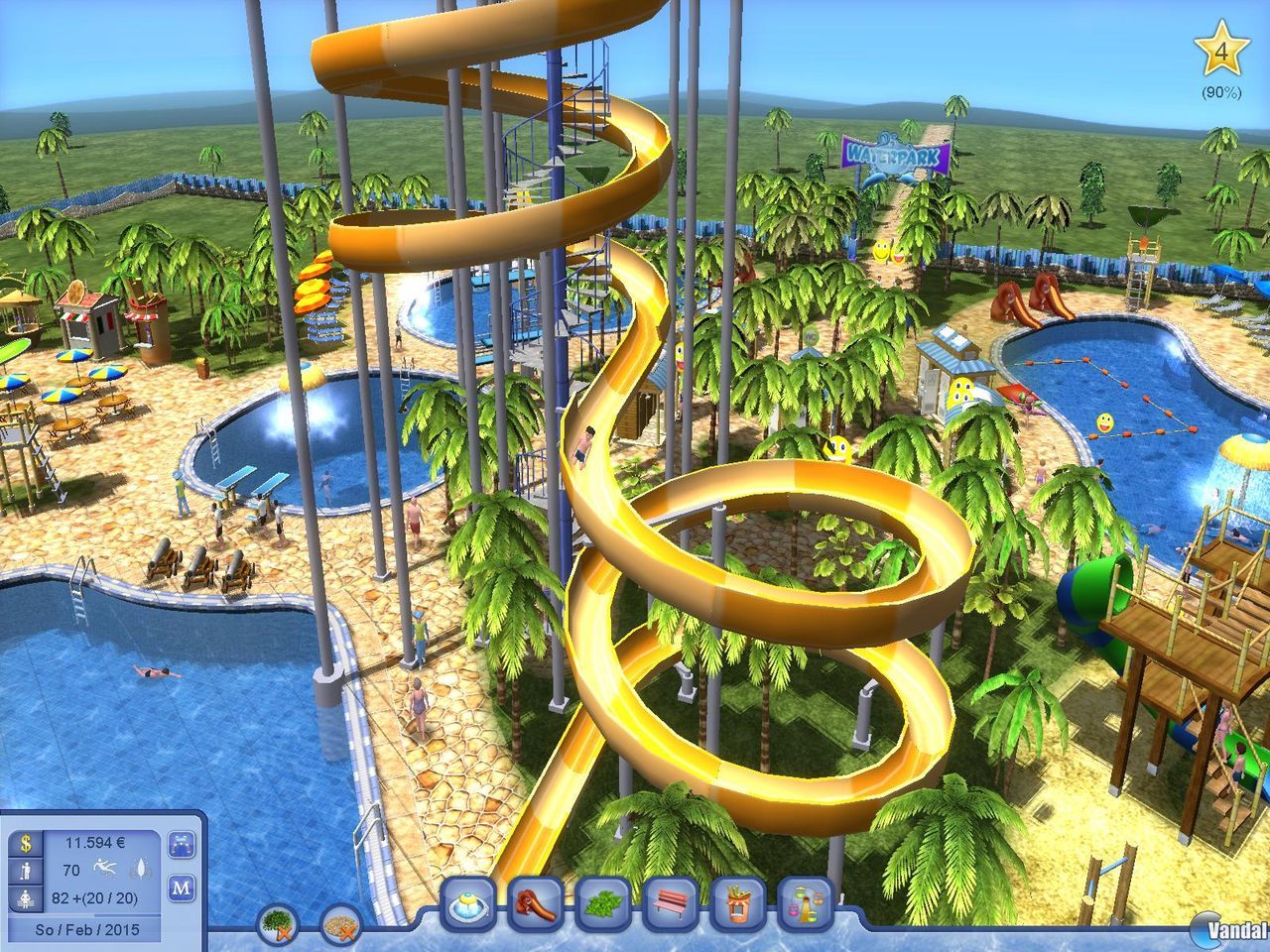The image size is (1270, 952).
Task: Expand visitor details showing 82 +(20/20)
Action: click(94, 898)
